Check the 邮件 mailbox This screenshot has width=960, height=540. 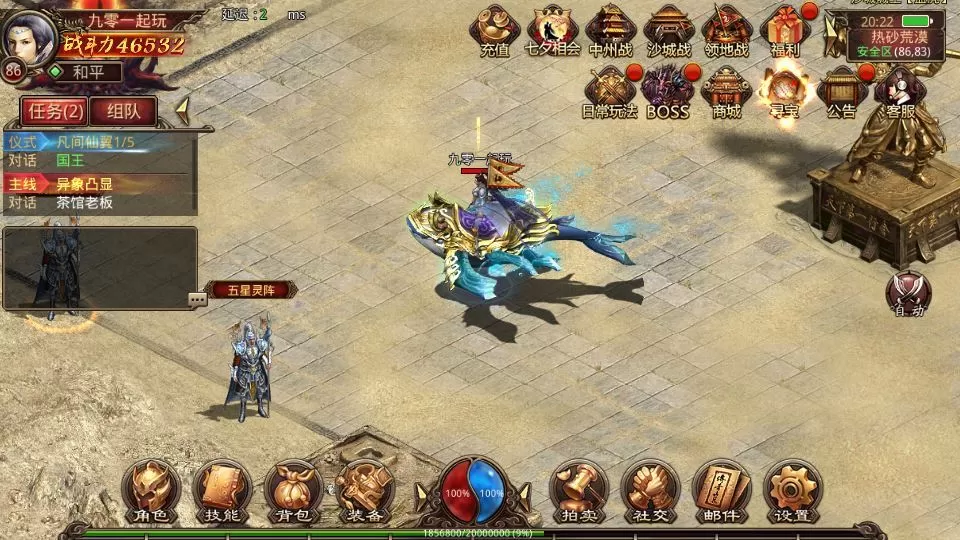coord(721,492)
